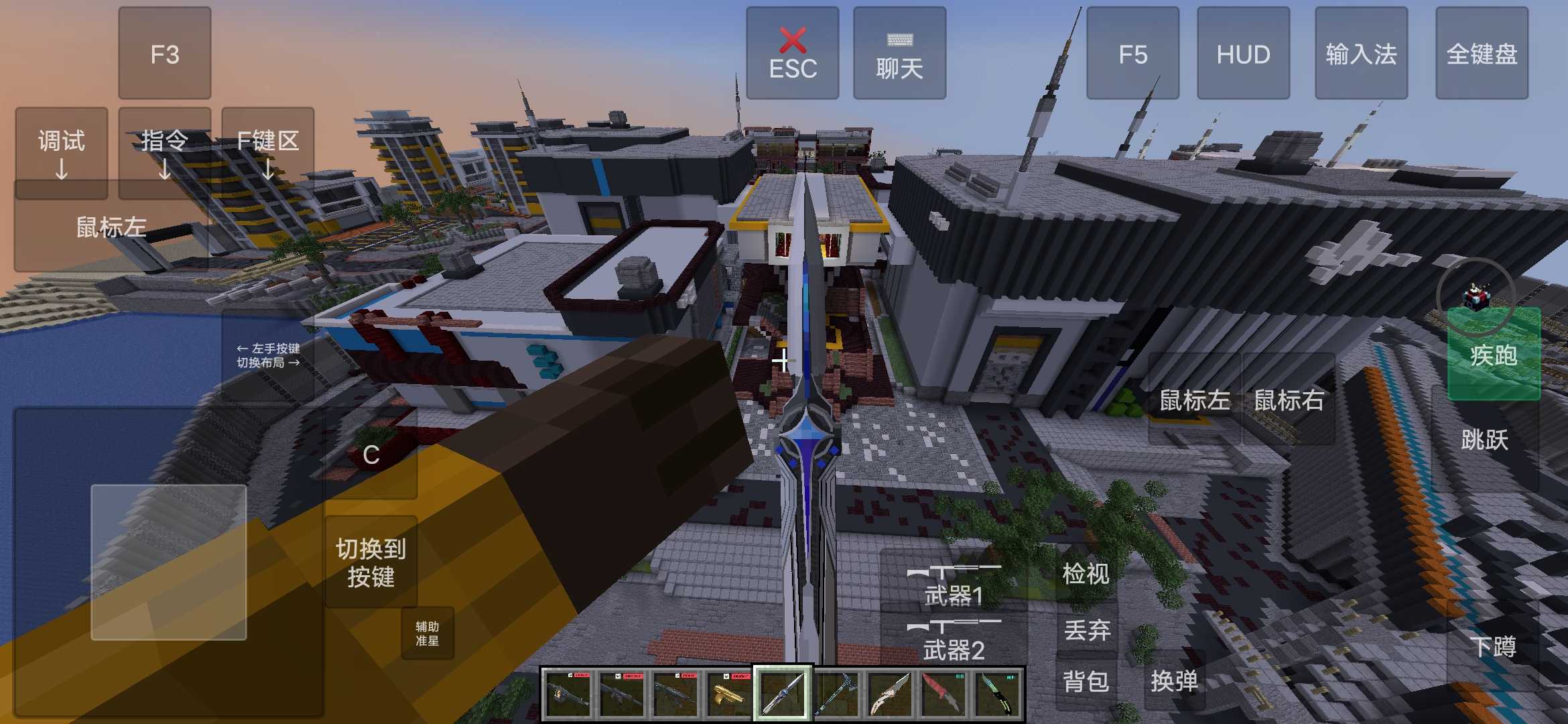Tap the jump (跳跃) button
The image size is (1568, 724).
point(1485,440)
